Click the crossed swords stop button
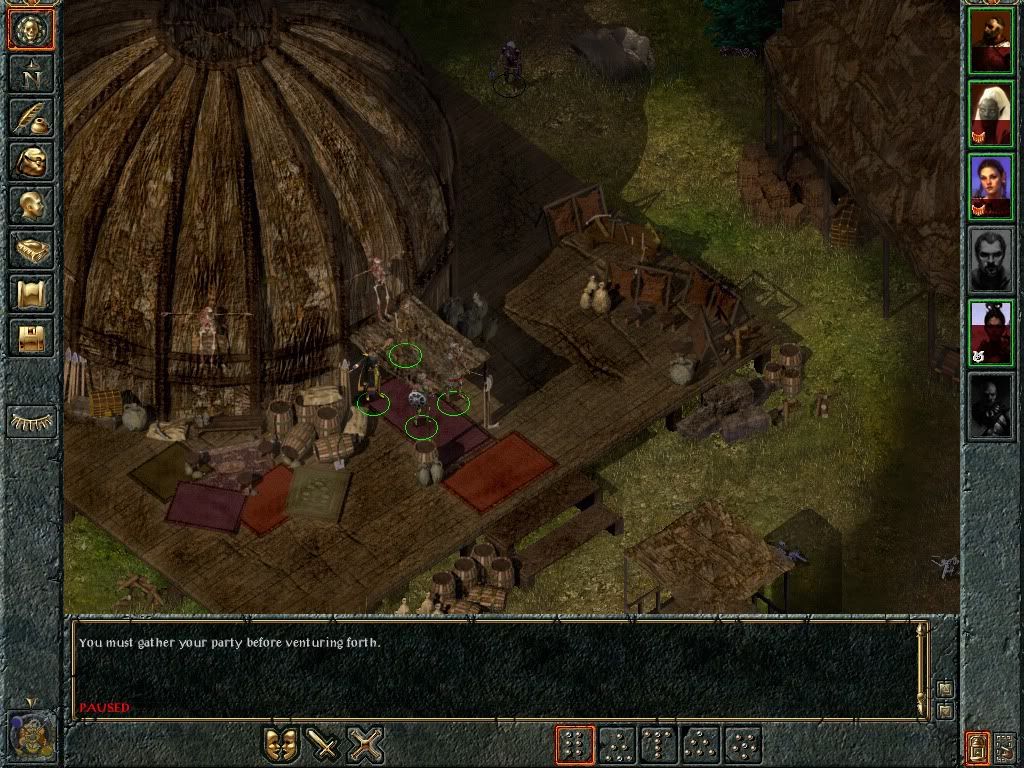1024x768 pixels. click(365, 745)
